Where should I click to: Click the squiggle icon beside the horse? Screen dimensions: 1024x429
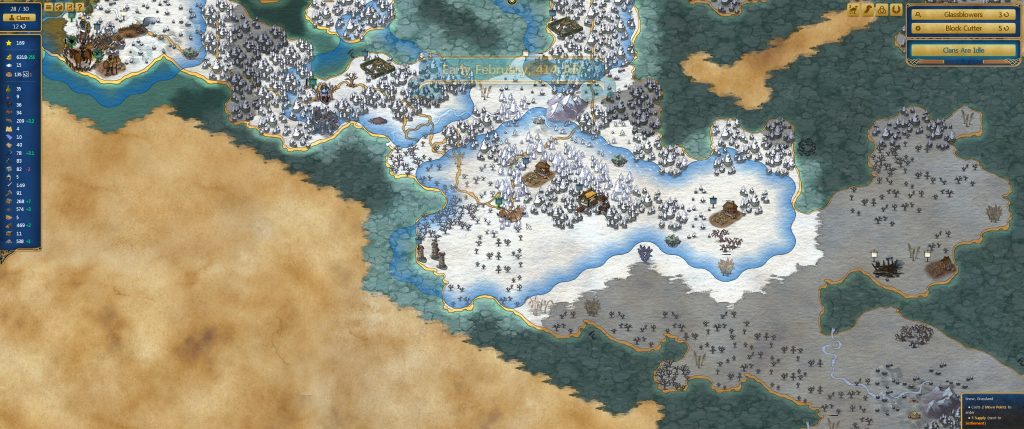pos(868,10)
